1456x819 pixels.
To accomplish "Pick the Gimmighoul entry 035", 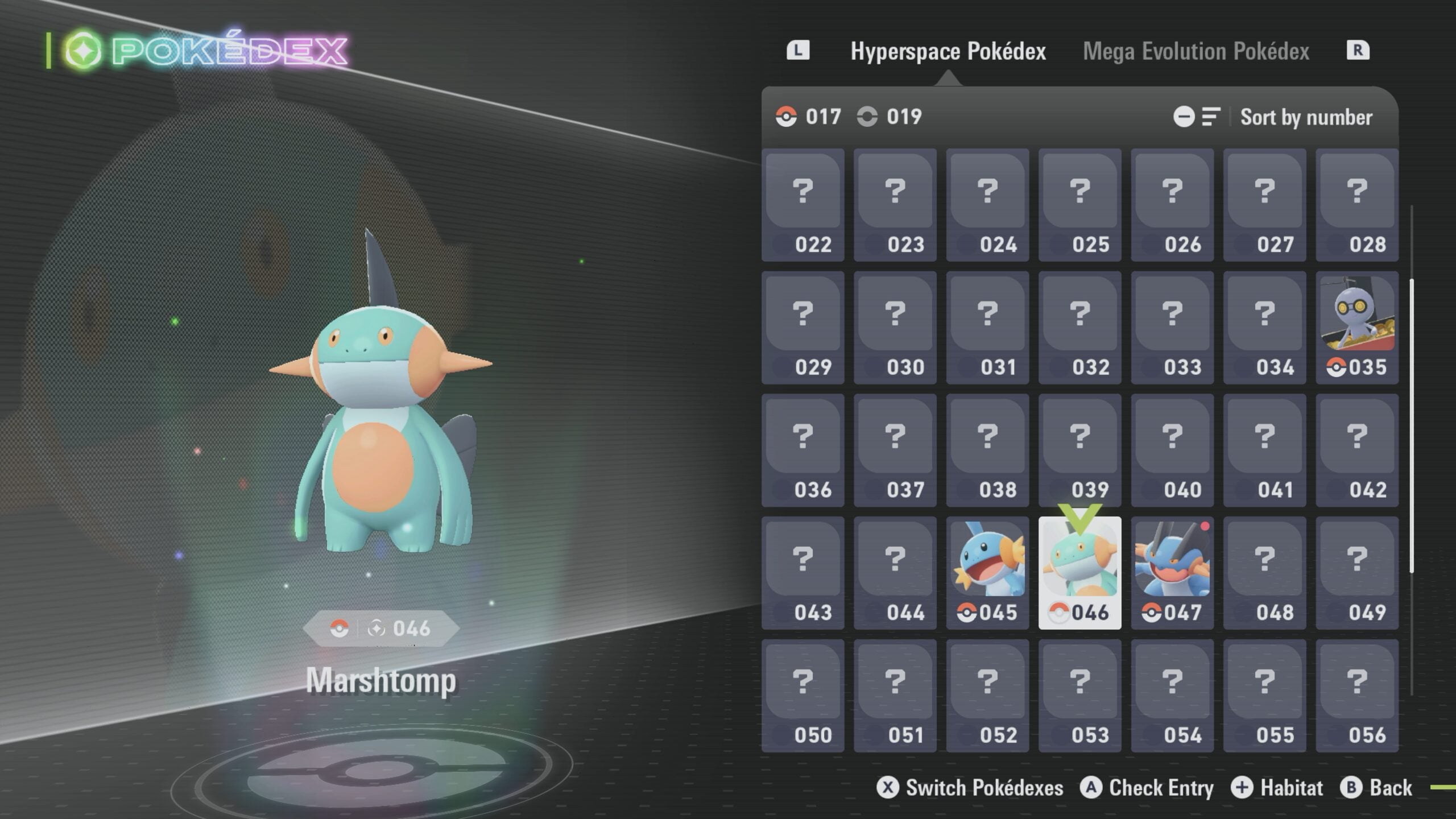I will point(1356,327).
